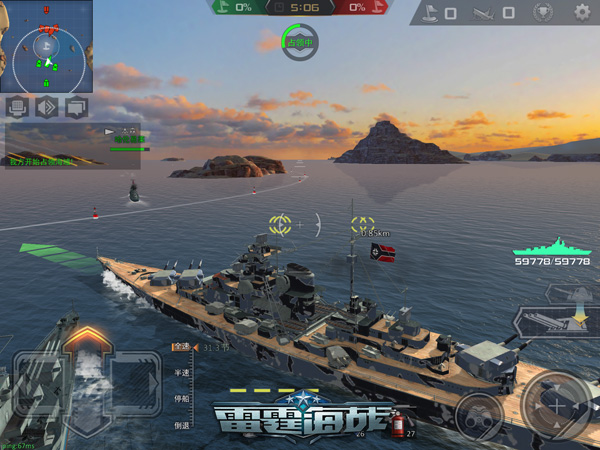
Task: Set throttle to 倒退 reverse
Action: pos(180,424)
